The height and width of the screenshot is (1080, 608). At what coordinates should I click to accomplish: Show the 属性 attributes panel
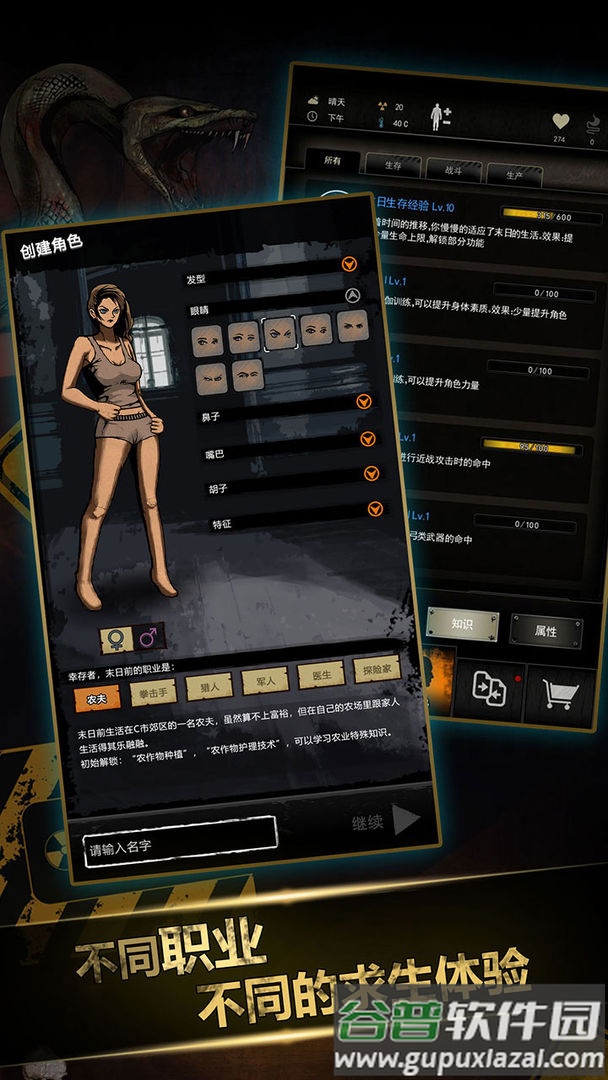coord(546,630)
